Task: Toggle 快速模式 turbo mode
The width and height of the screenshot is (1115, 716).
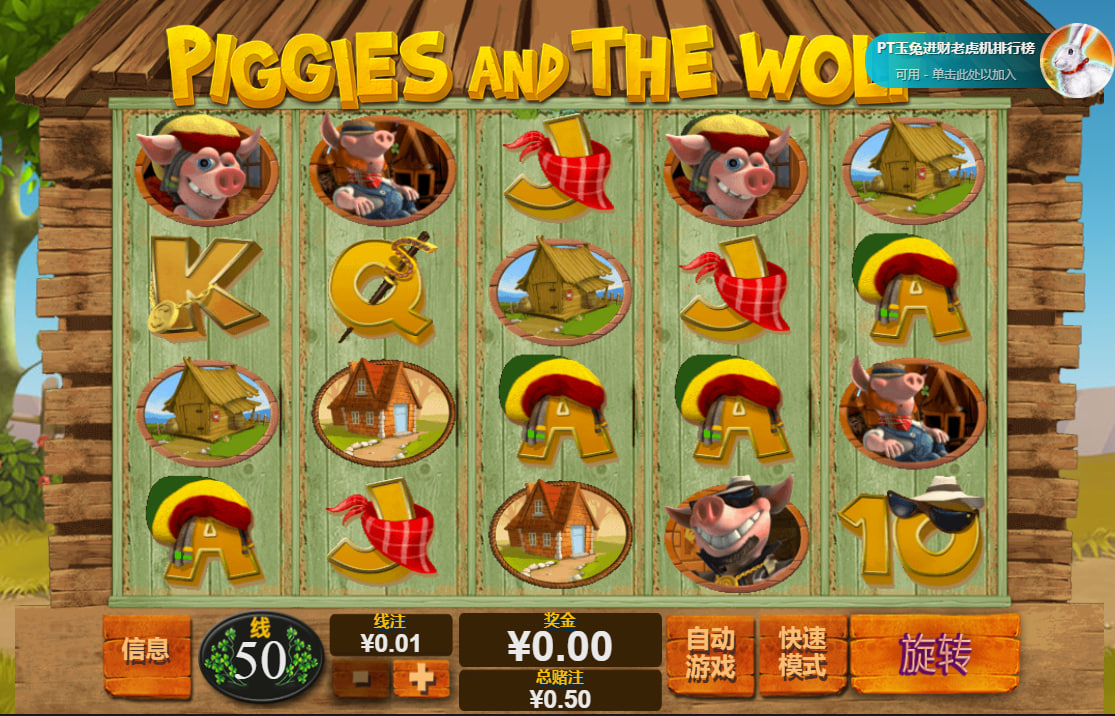Action: [802, 654]
